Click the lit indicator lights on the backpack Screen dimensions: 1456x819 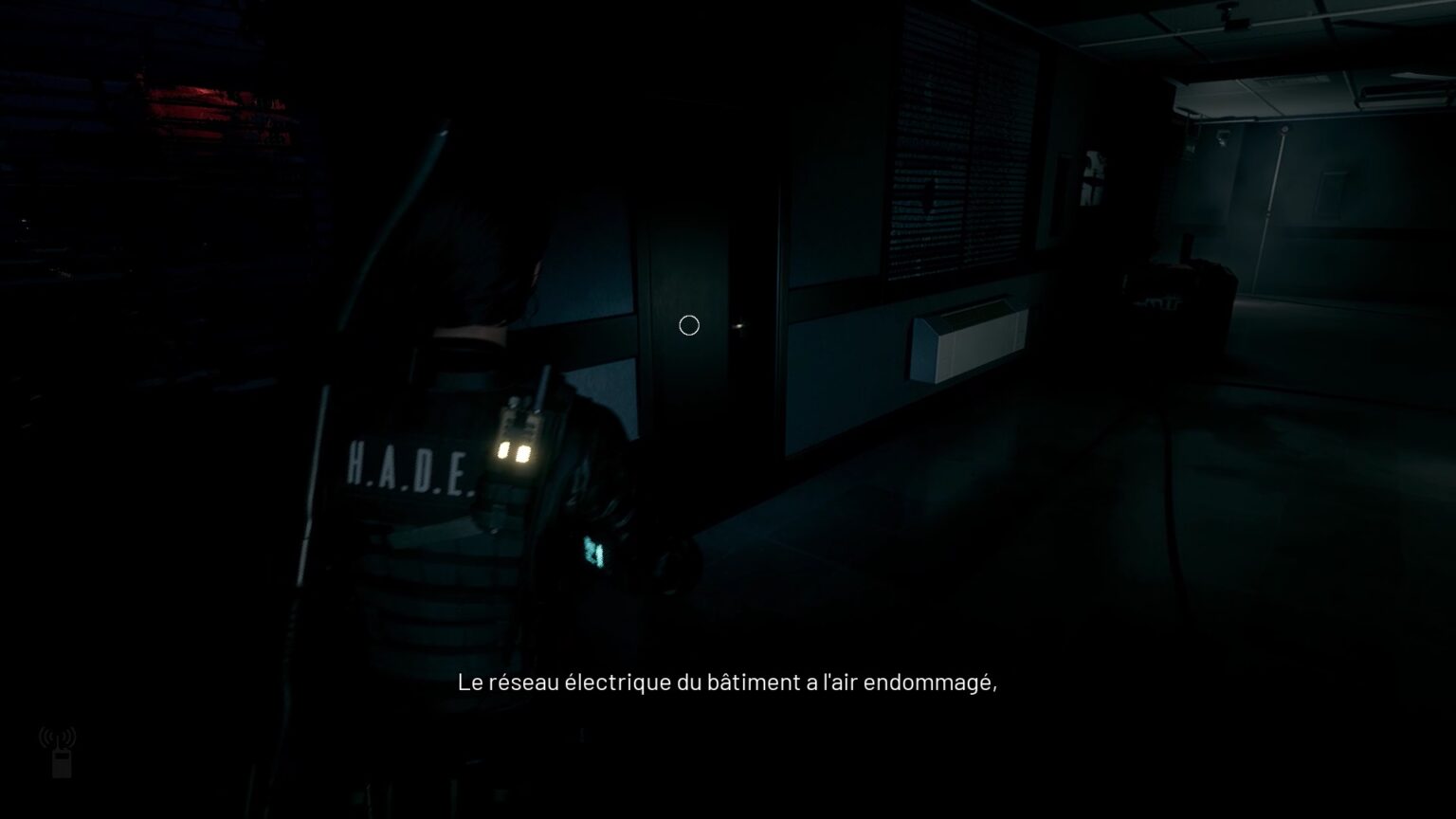pos(516,451)
